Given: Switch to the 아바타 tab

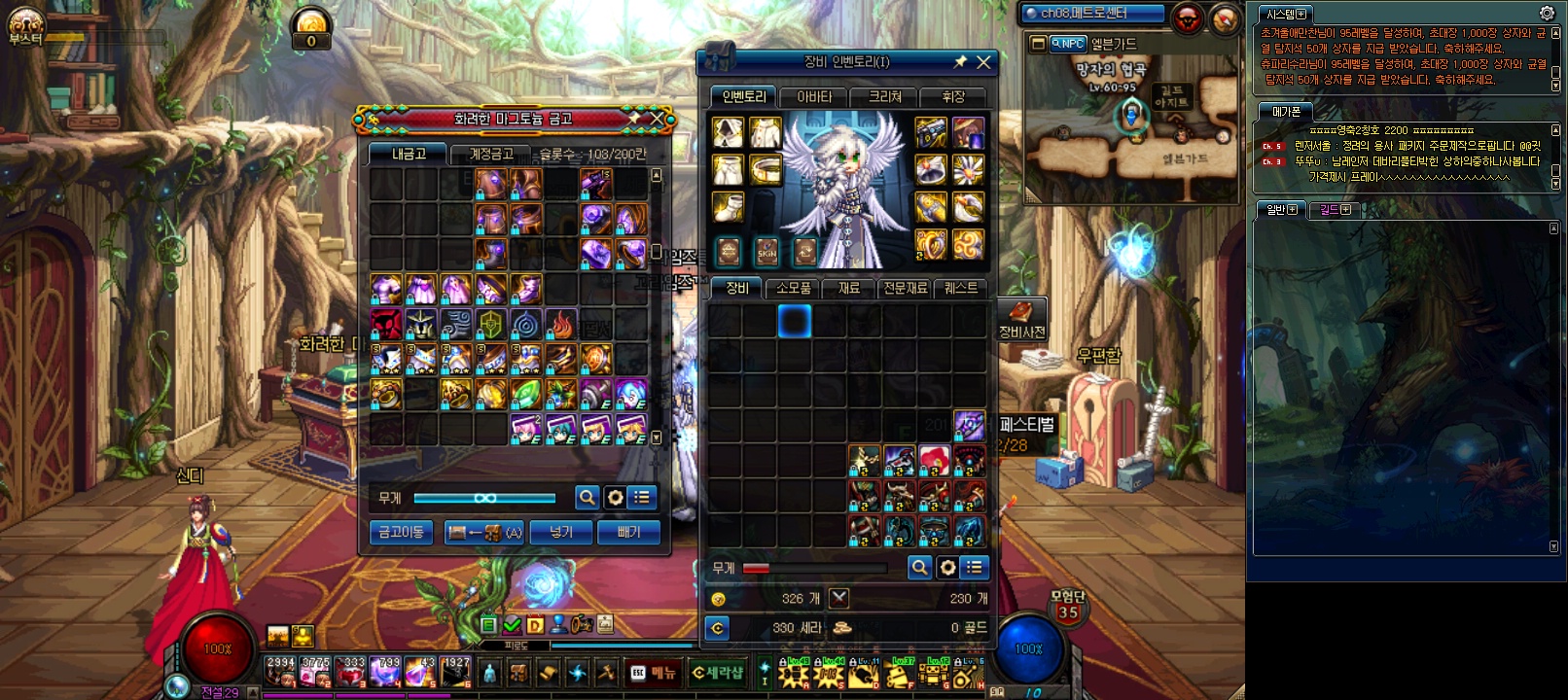Looking at the screenshot, I should click(814, 96).
